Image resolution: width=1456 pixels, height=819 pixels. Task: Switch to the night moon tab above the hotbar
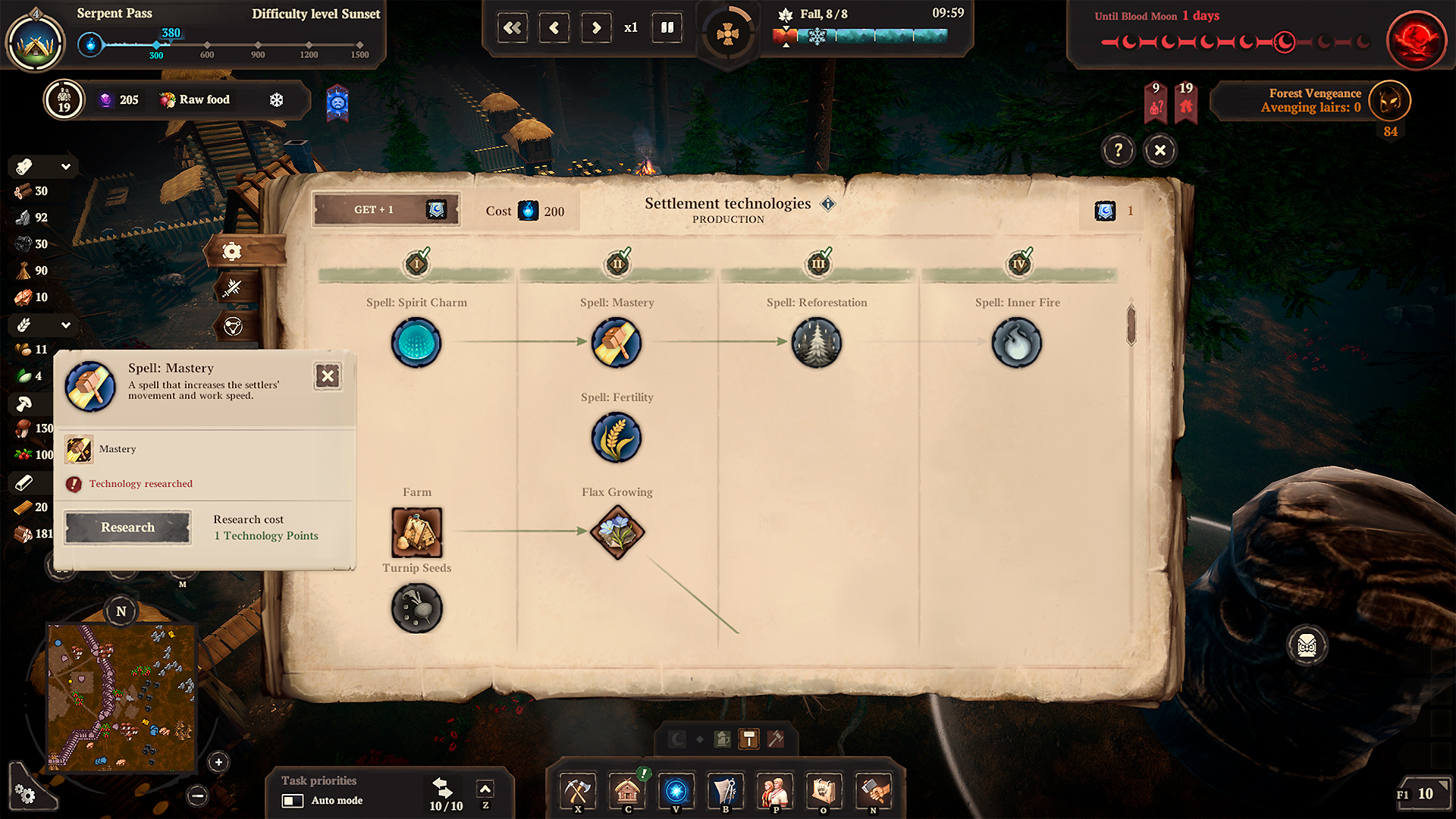675,738
